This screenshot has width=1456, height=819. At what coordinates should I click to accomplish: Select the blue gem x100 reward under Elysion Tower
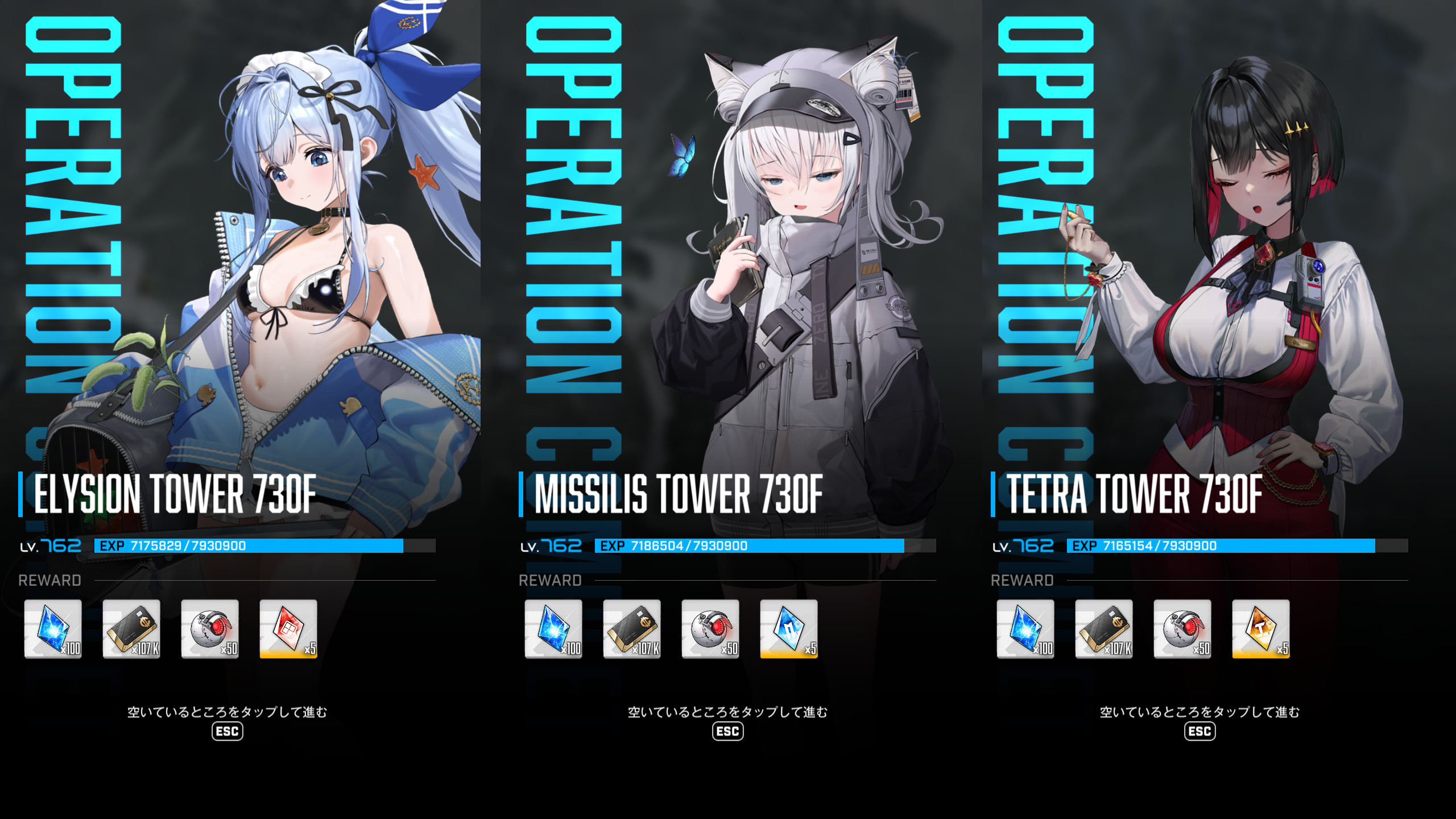(53, 628)
